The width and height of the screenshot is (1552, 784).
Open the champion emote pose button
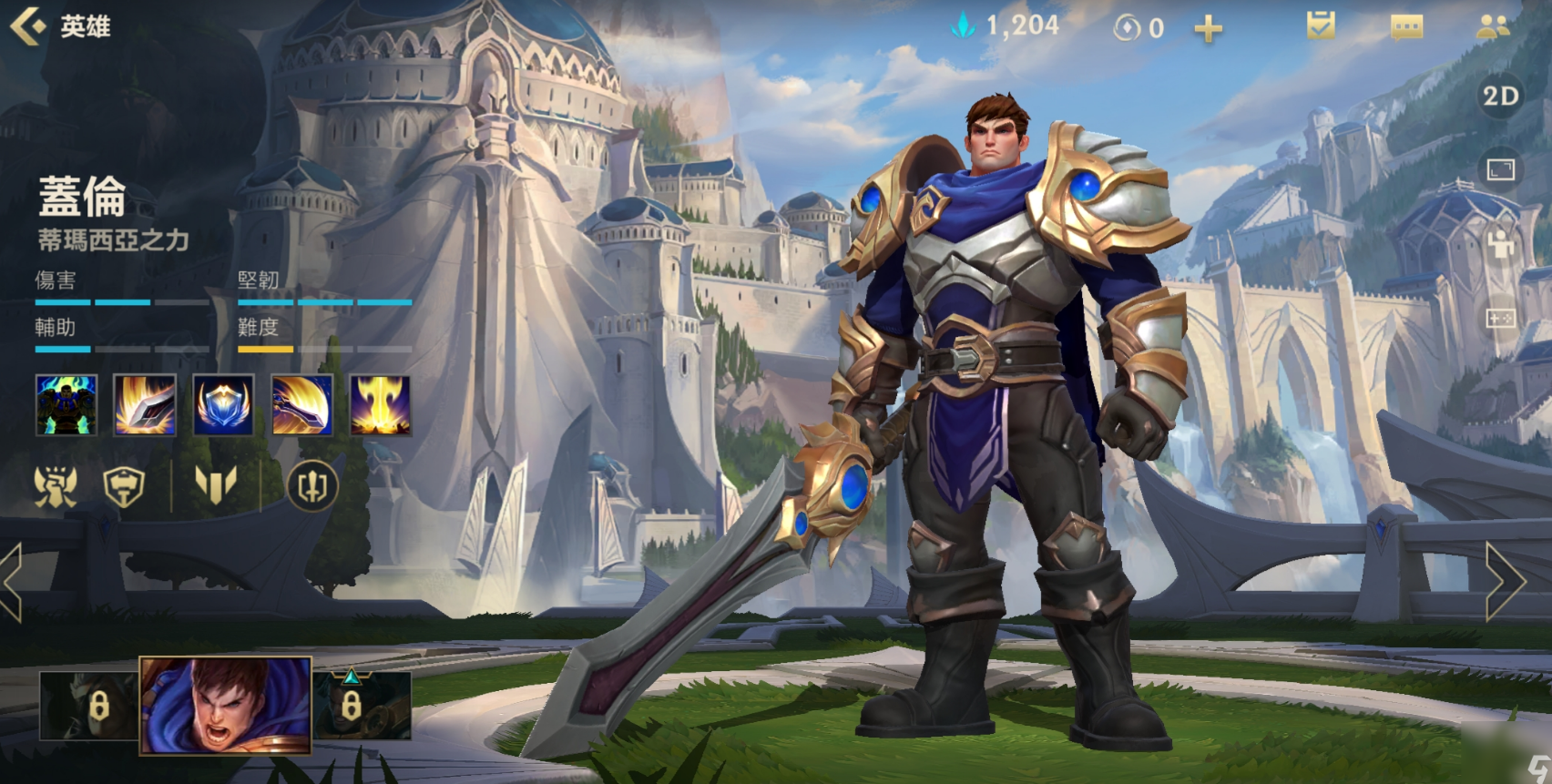(x=1500, y=244)
